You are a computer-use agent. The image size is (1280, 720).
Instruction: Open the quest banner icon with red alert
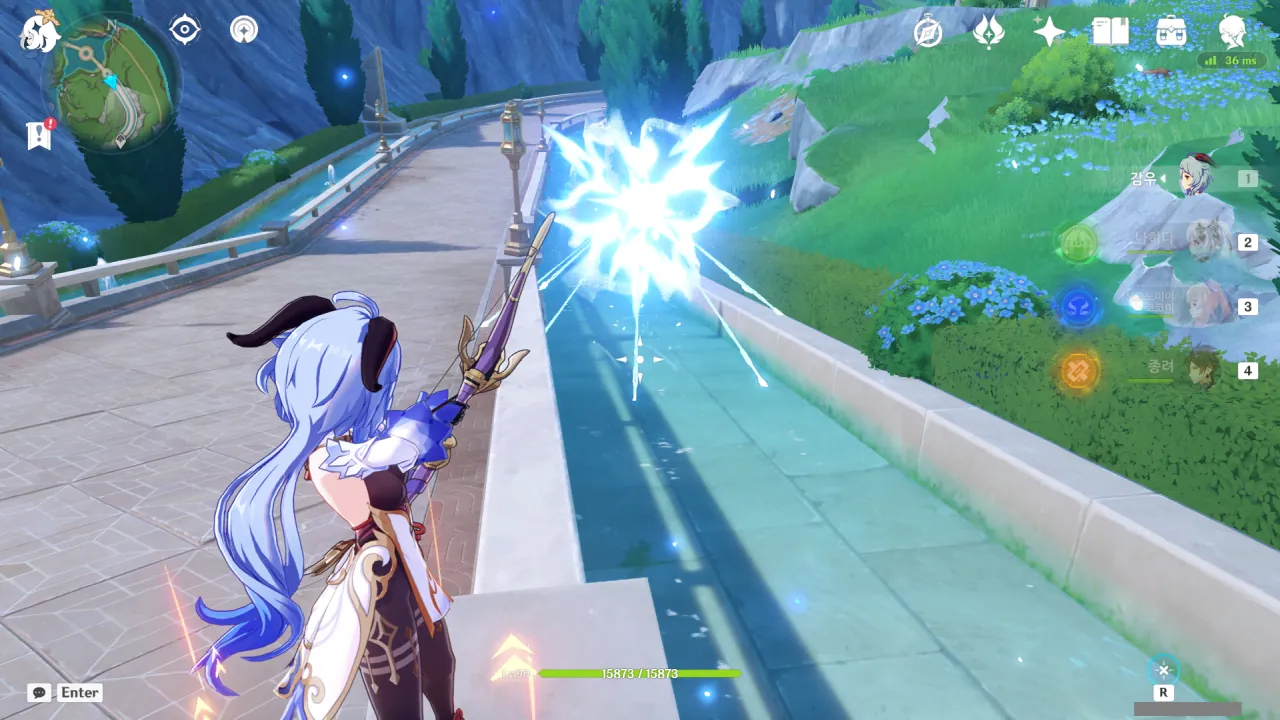pos(40,135)
